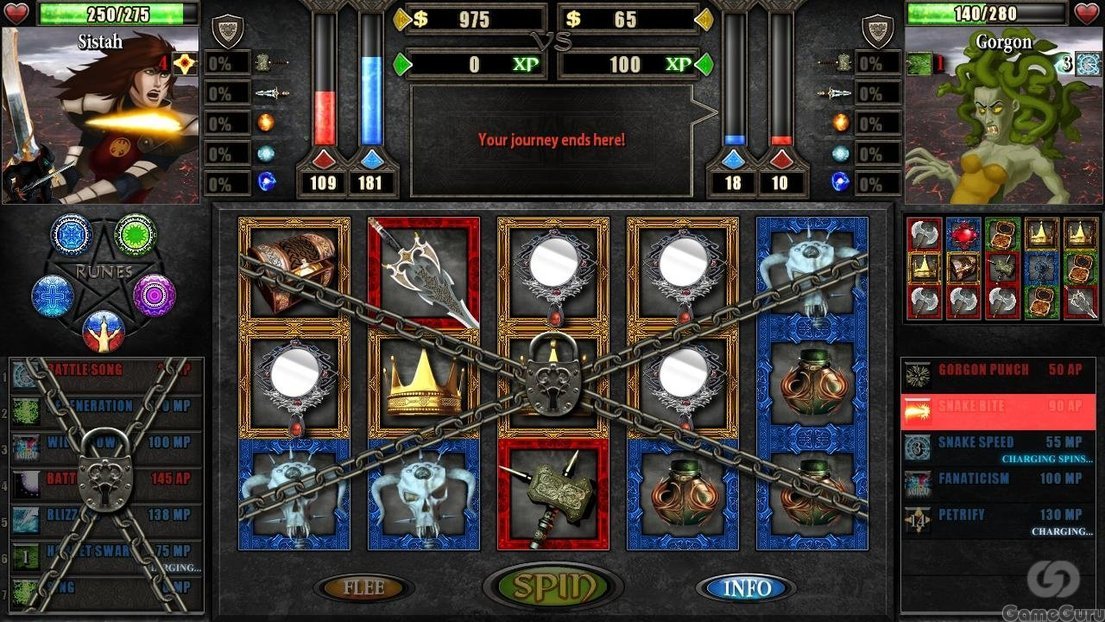
Task: Activate the red-and-blue tree rune
Action: 103,330
